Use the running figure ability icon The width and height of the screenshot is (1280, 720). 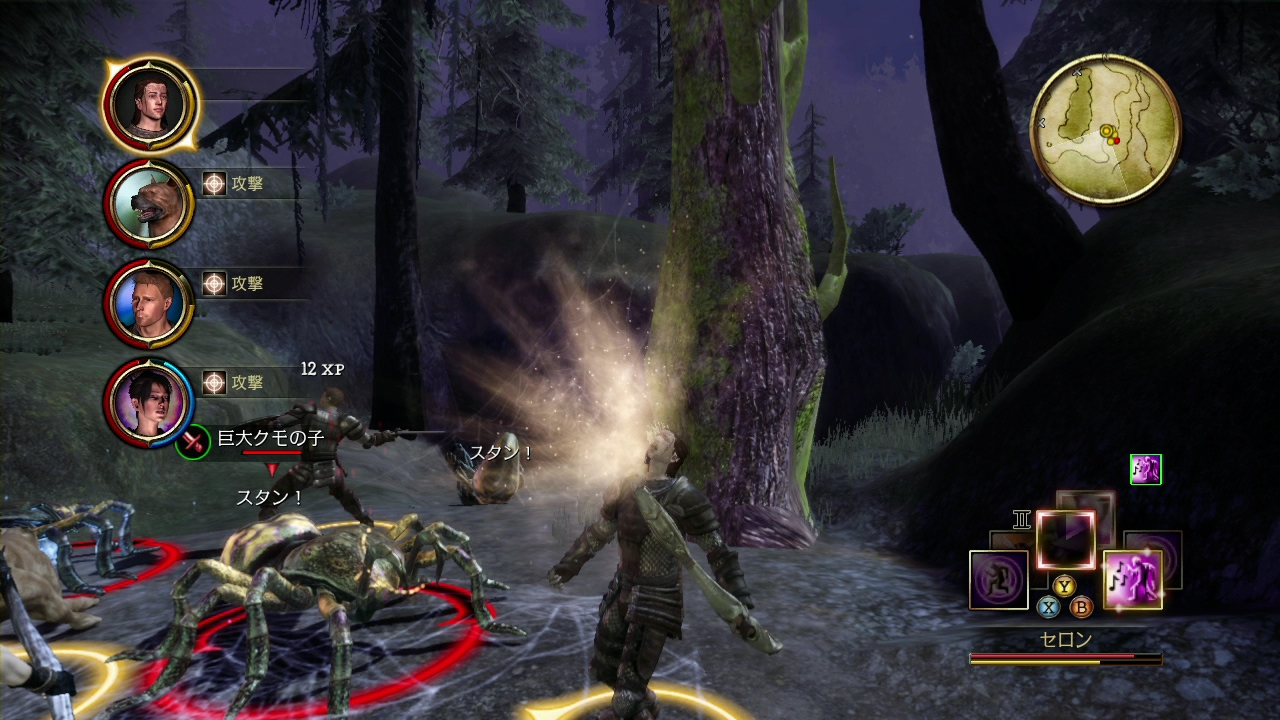tap(998, 579)
